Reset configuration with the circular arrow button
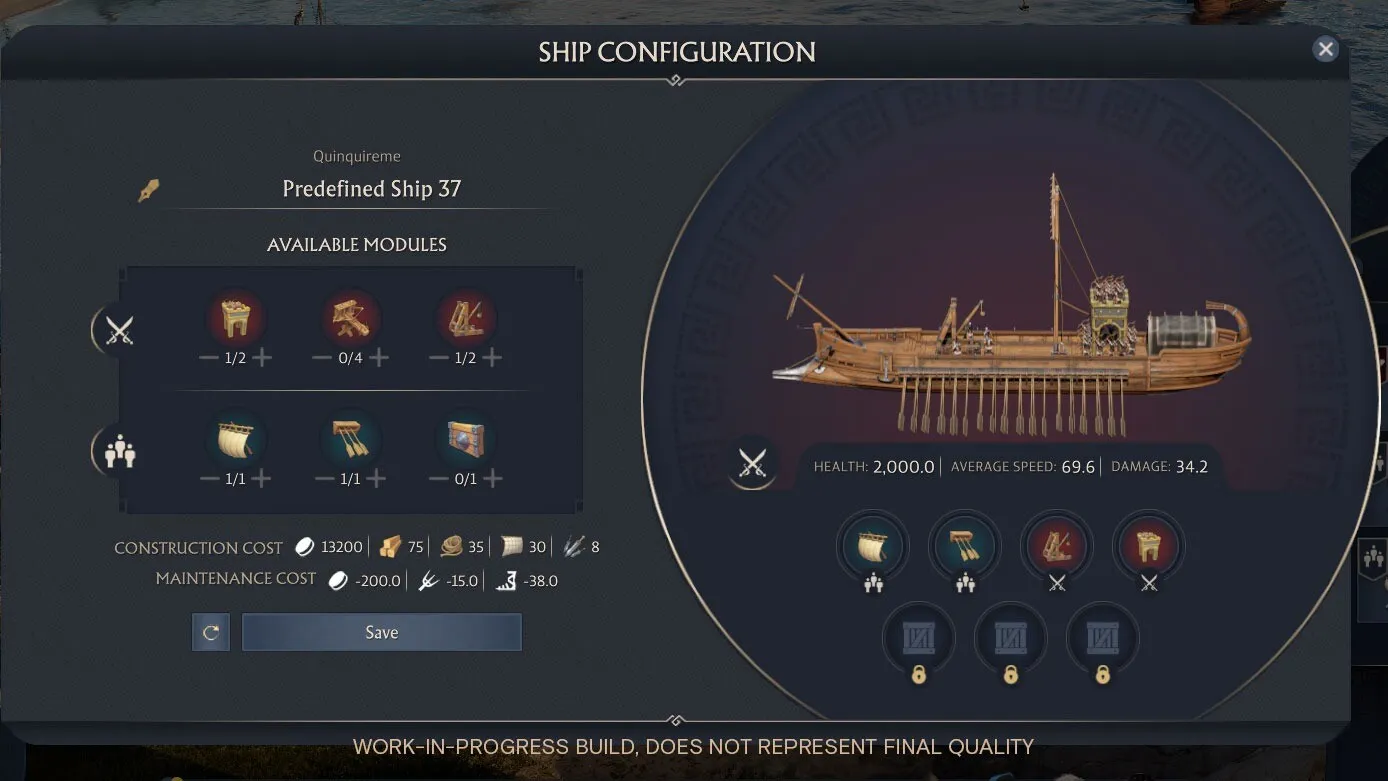Screen dimensions: 1388x781 click(211, 632)
